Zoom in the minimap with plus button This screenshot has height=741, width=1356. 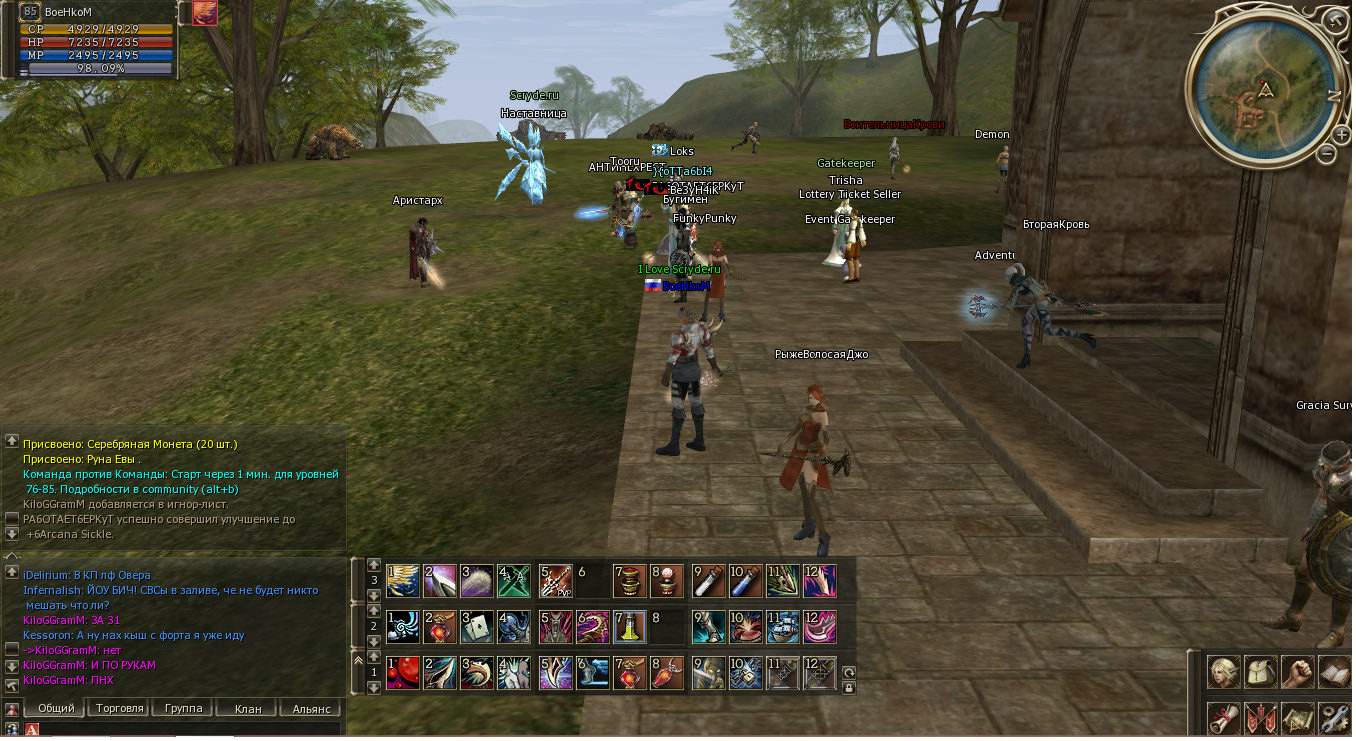[x=1342, y=134]
